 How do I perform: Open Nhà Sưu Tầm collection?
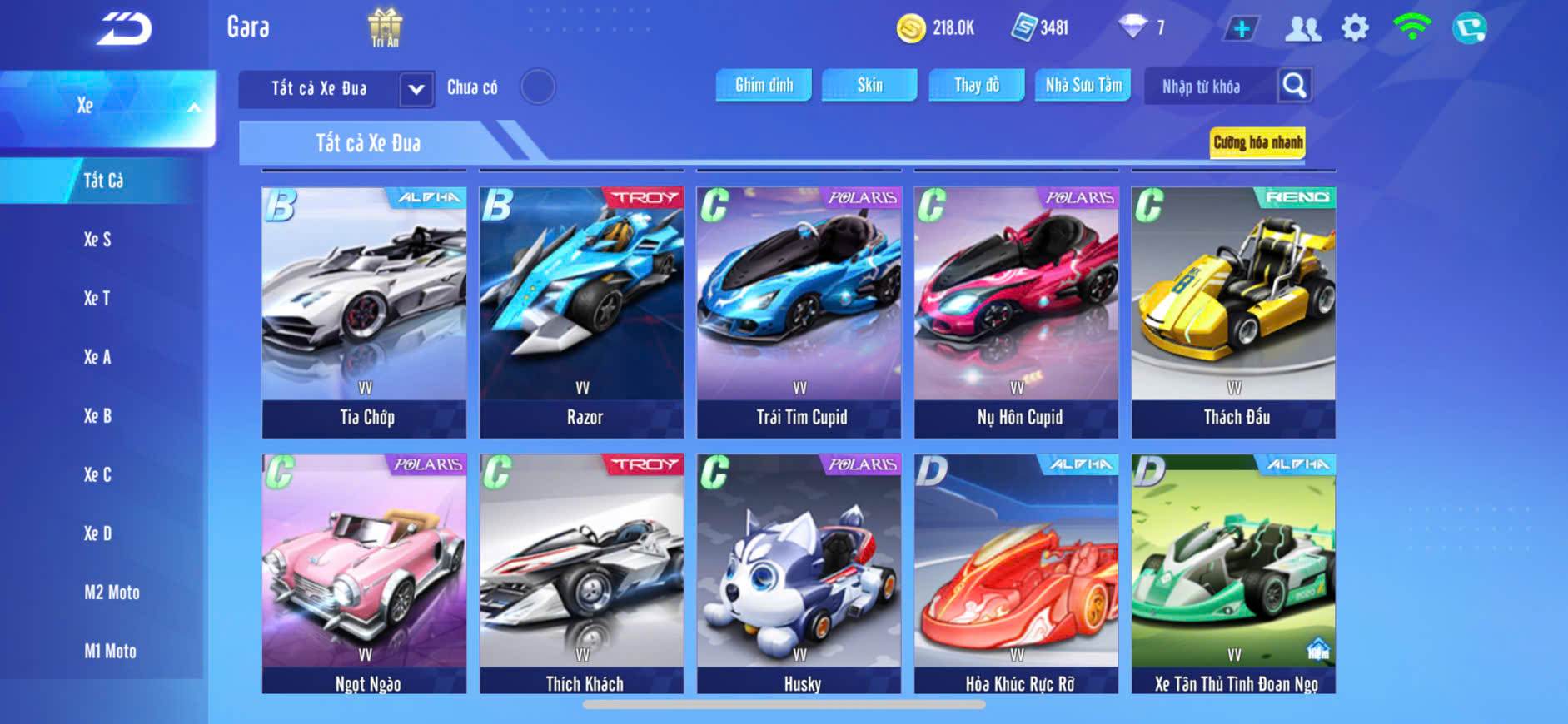tap(1083, 85)
